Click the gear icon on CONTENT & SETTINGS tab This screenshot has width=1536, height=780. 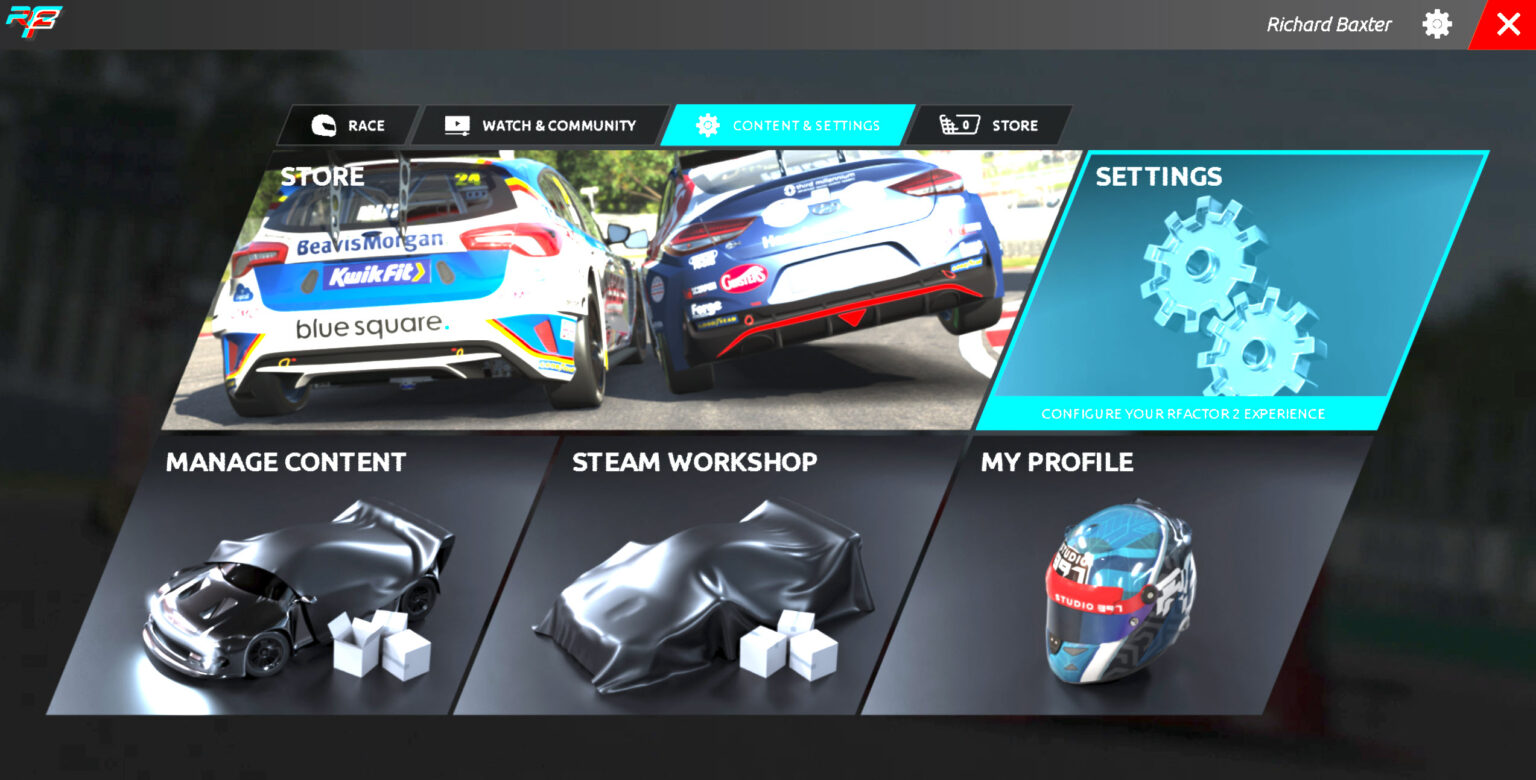pos(709,125)
